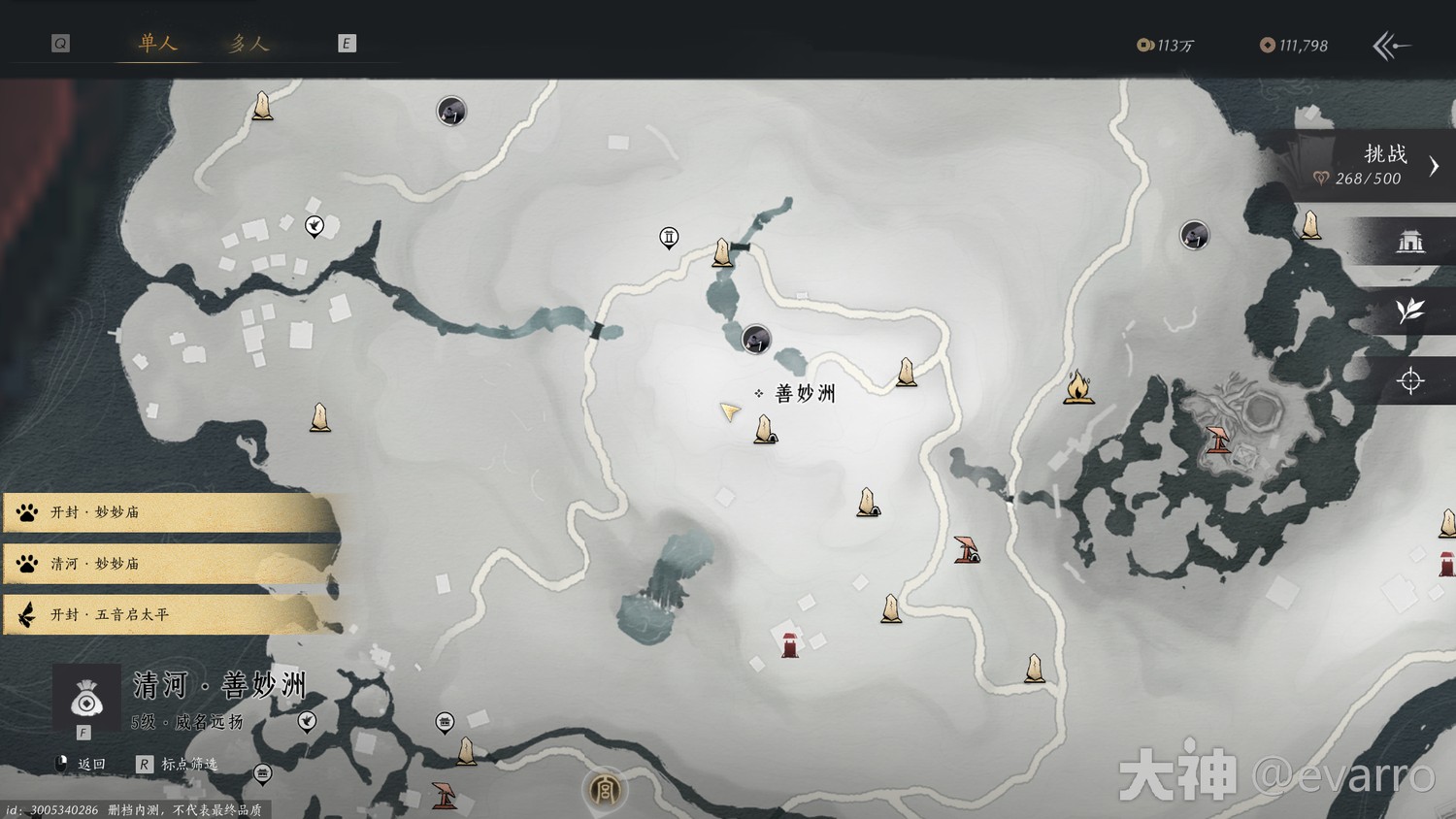Select the 清河·妙妙庙 entry
The width and height of the screenshot is (1456, 819).
click(170, 564)
